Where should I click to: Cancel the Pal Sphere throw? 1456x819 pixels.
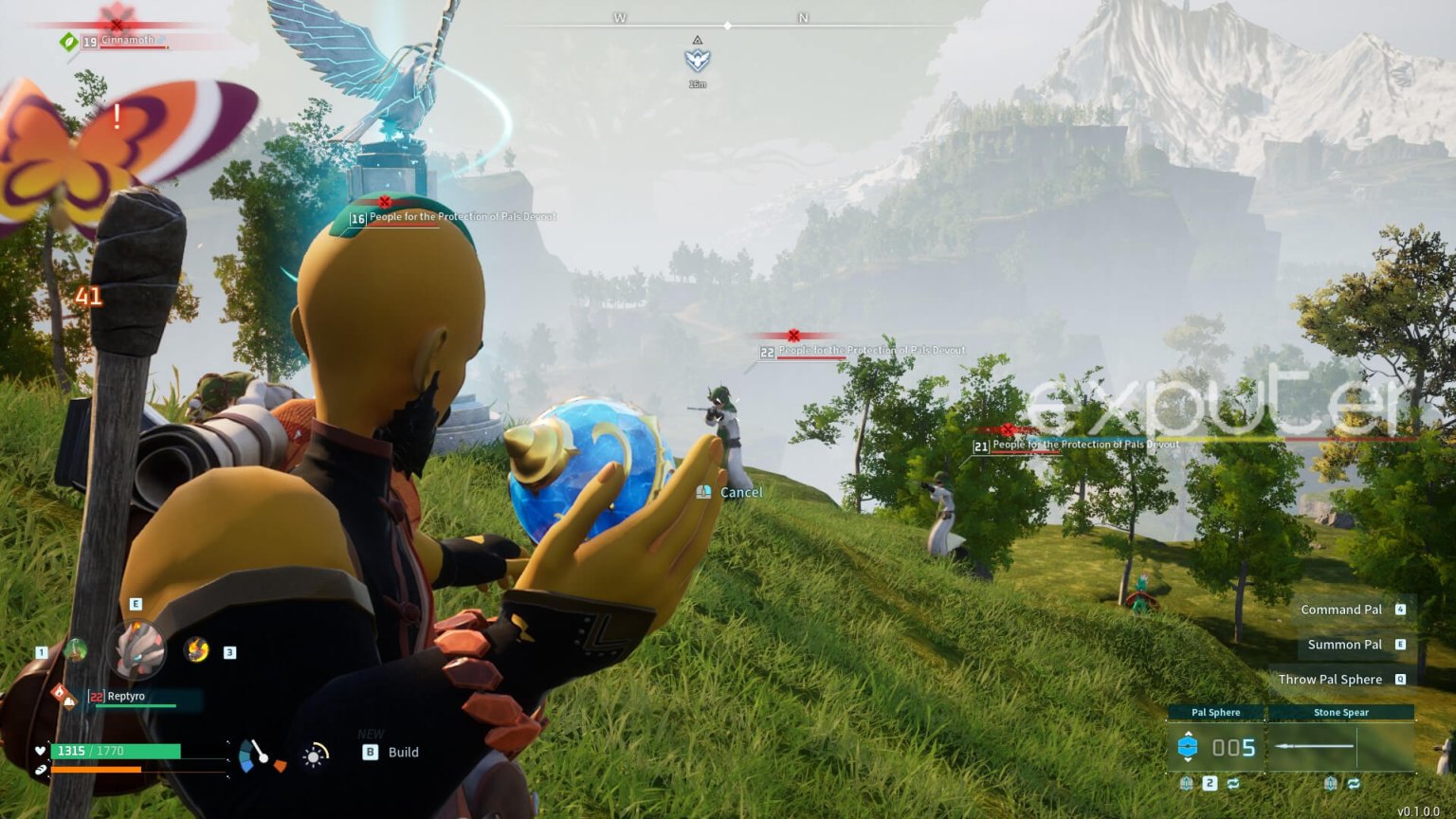[x=731, y=492]
